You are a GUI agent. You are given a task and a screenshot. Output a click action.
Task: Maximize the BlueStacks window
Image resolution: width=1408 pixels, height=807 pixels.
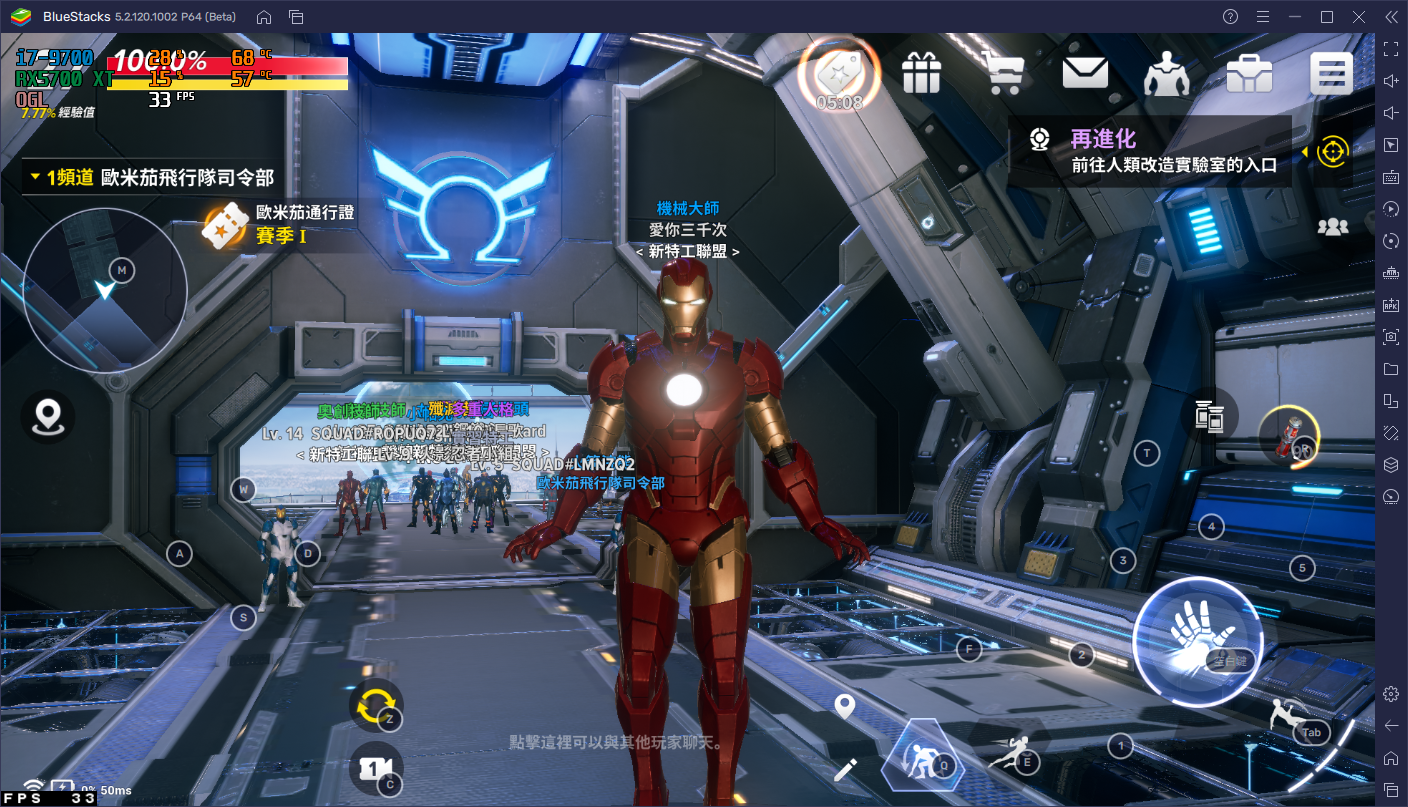pyautogui.click(x=1327, y=16)
